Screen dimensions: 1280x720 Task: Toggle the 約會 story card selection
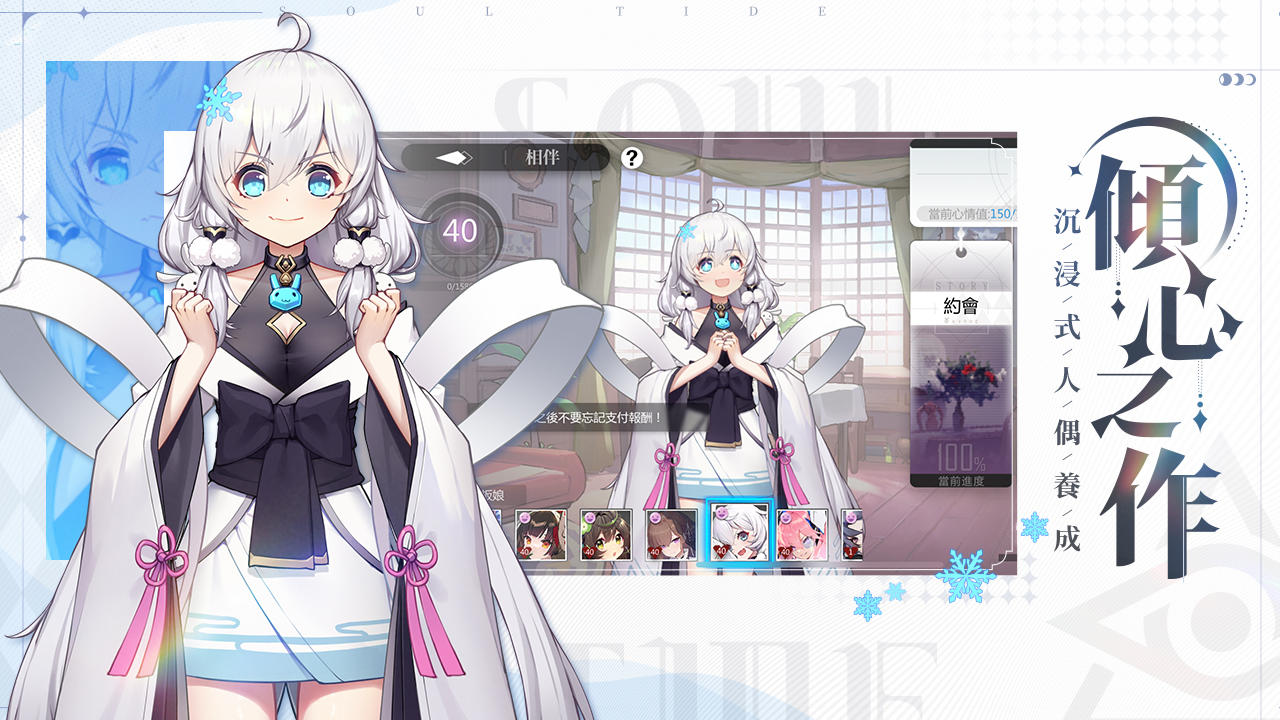point(963,370)
